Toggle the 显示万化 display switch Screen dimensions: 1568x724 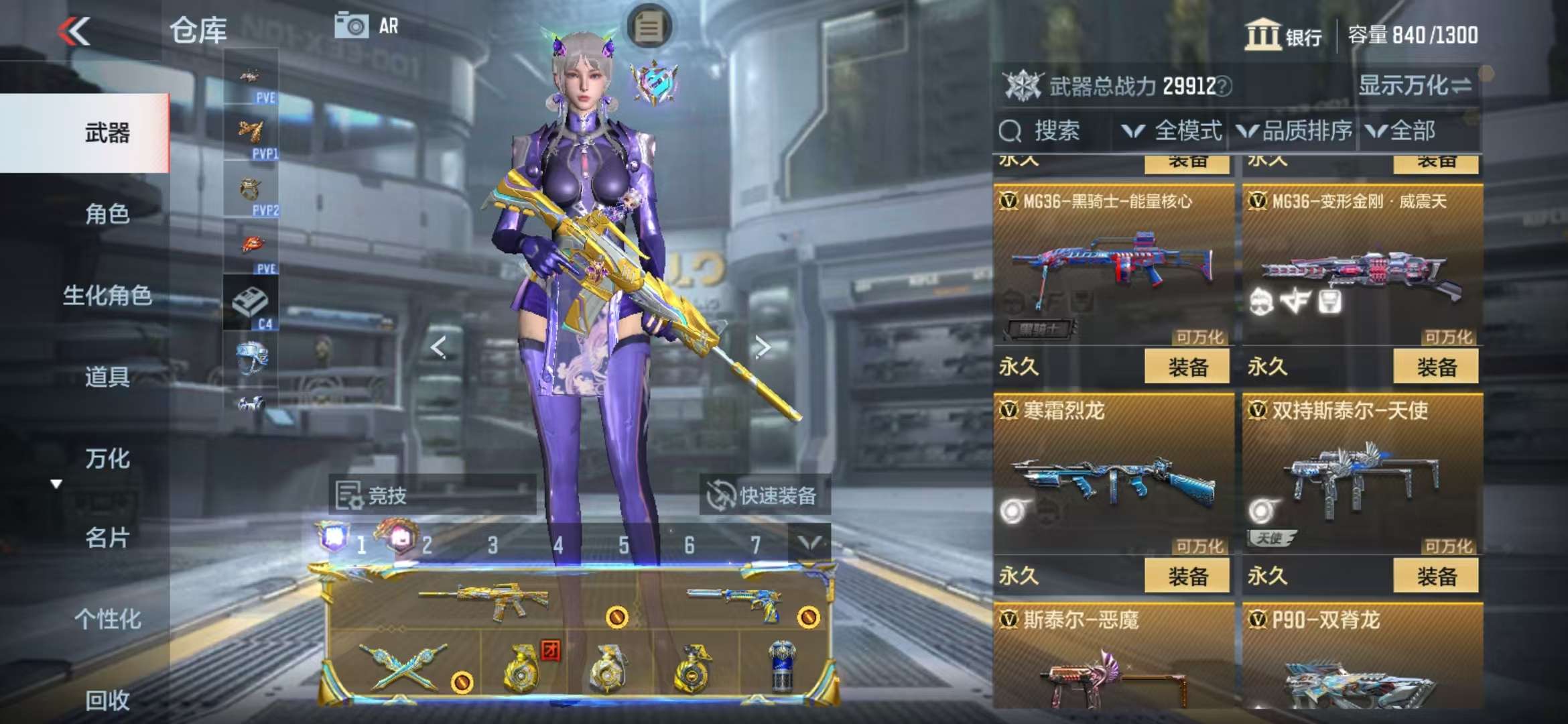[x=1414, y=86]
